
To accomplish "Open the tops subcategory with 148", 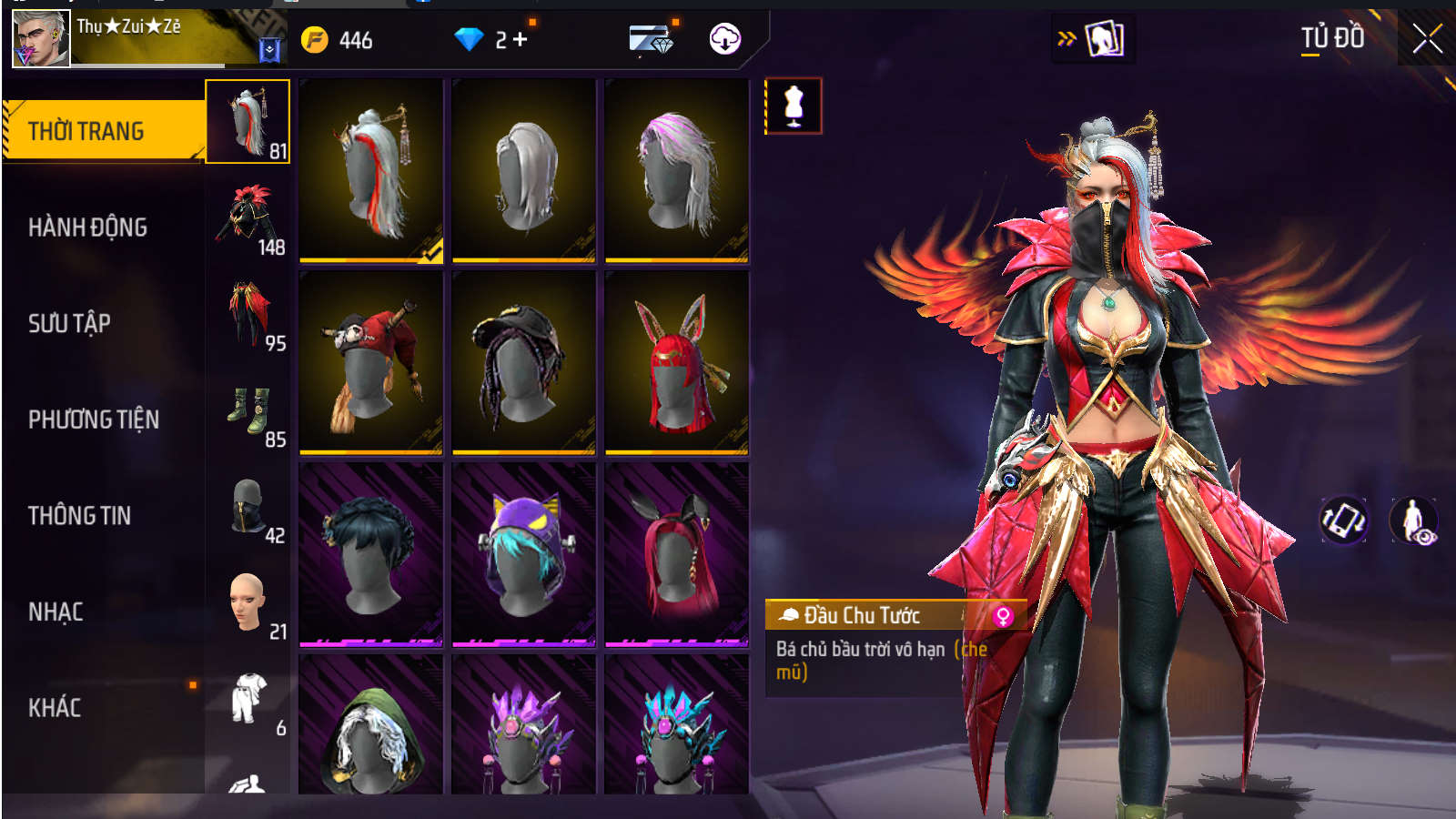I will 248,218.
